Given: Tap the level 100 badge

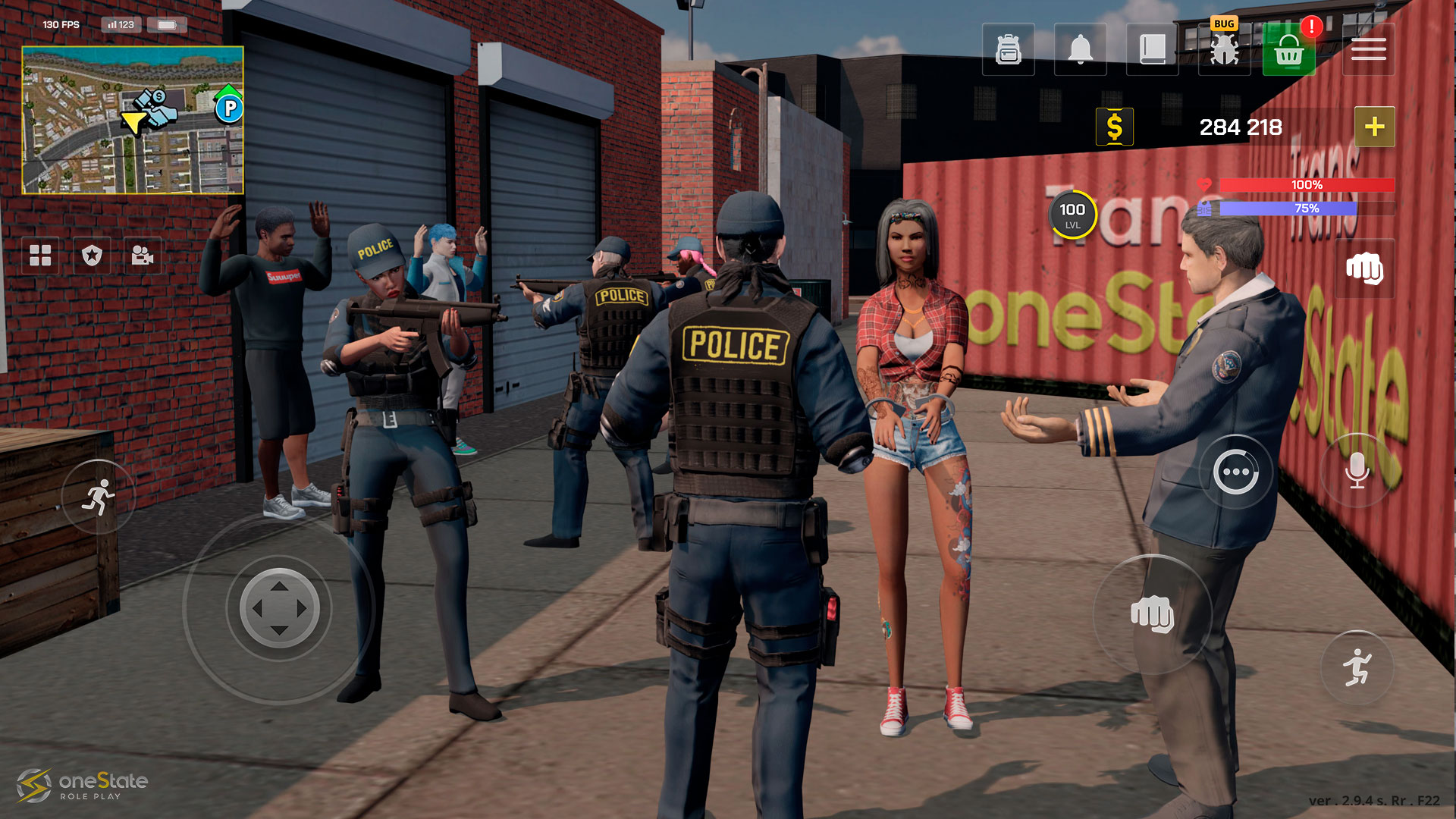Looking at the screenshot, I should click(1072, 215).
